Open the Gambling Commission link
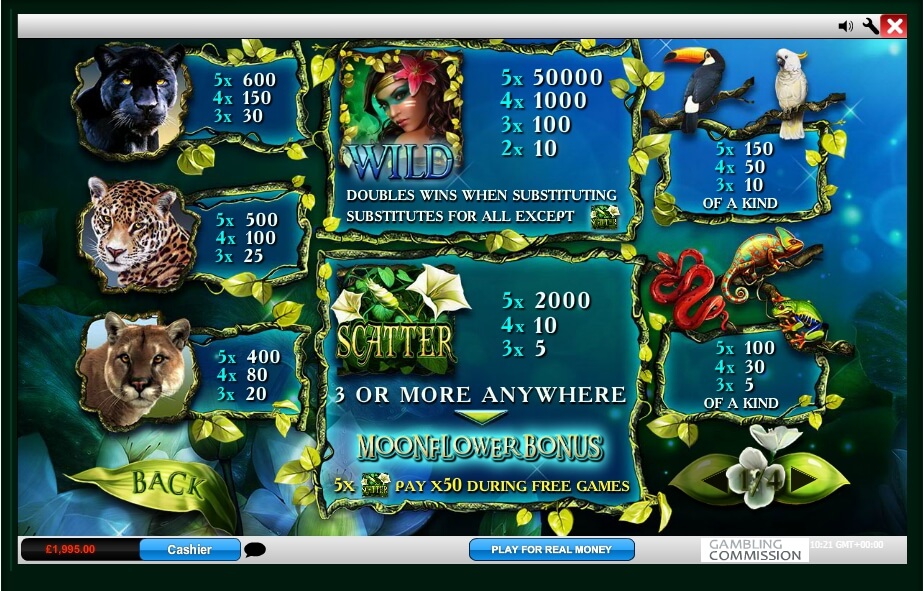 pyautogui.click(x=755, y=549)
